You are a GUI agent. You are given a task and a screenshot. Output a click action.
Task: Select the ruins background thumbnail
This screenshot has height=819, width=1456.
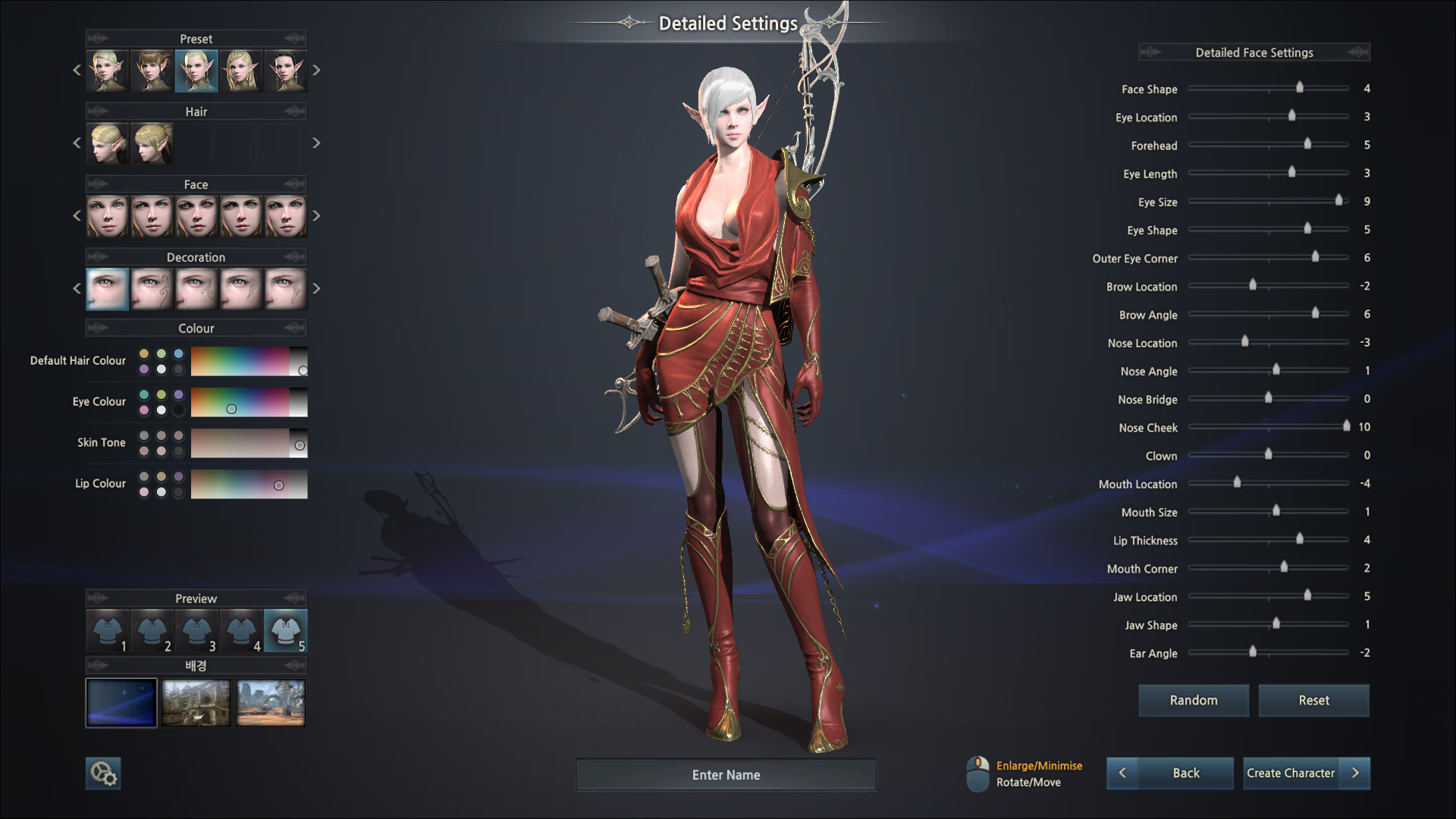click(x=196, y=702)
